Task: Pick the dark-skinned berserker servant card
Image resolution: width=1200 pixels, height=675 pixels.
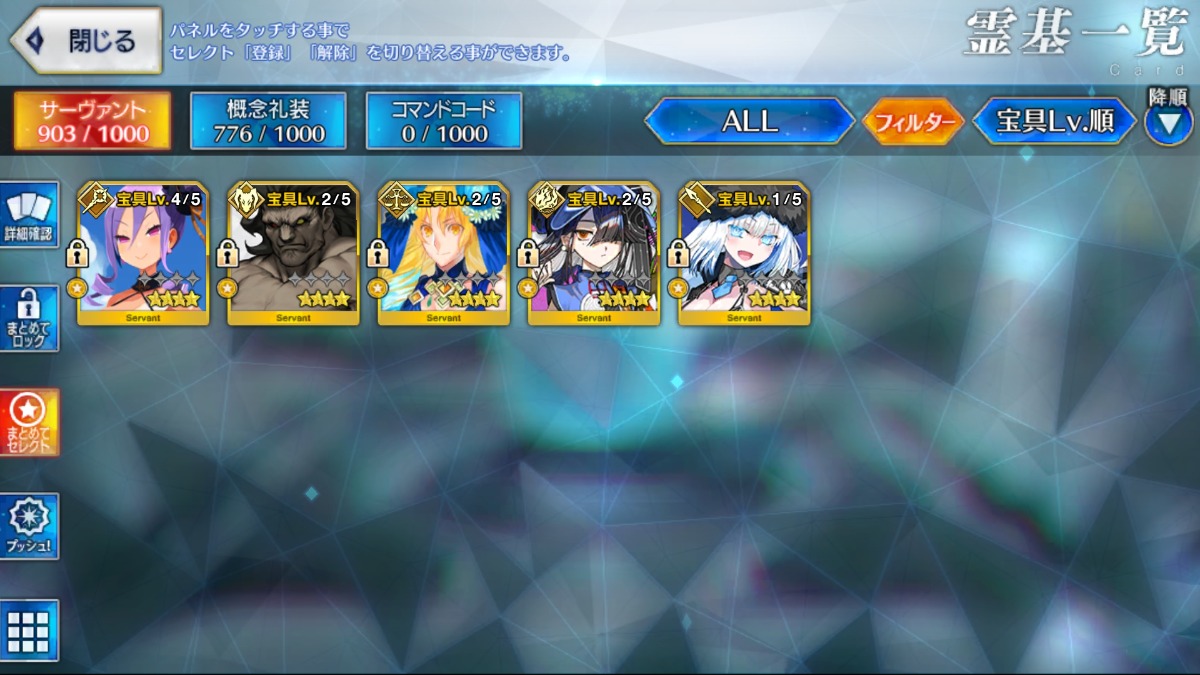Action: click(x=293, y=254)
